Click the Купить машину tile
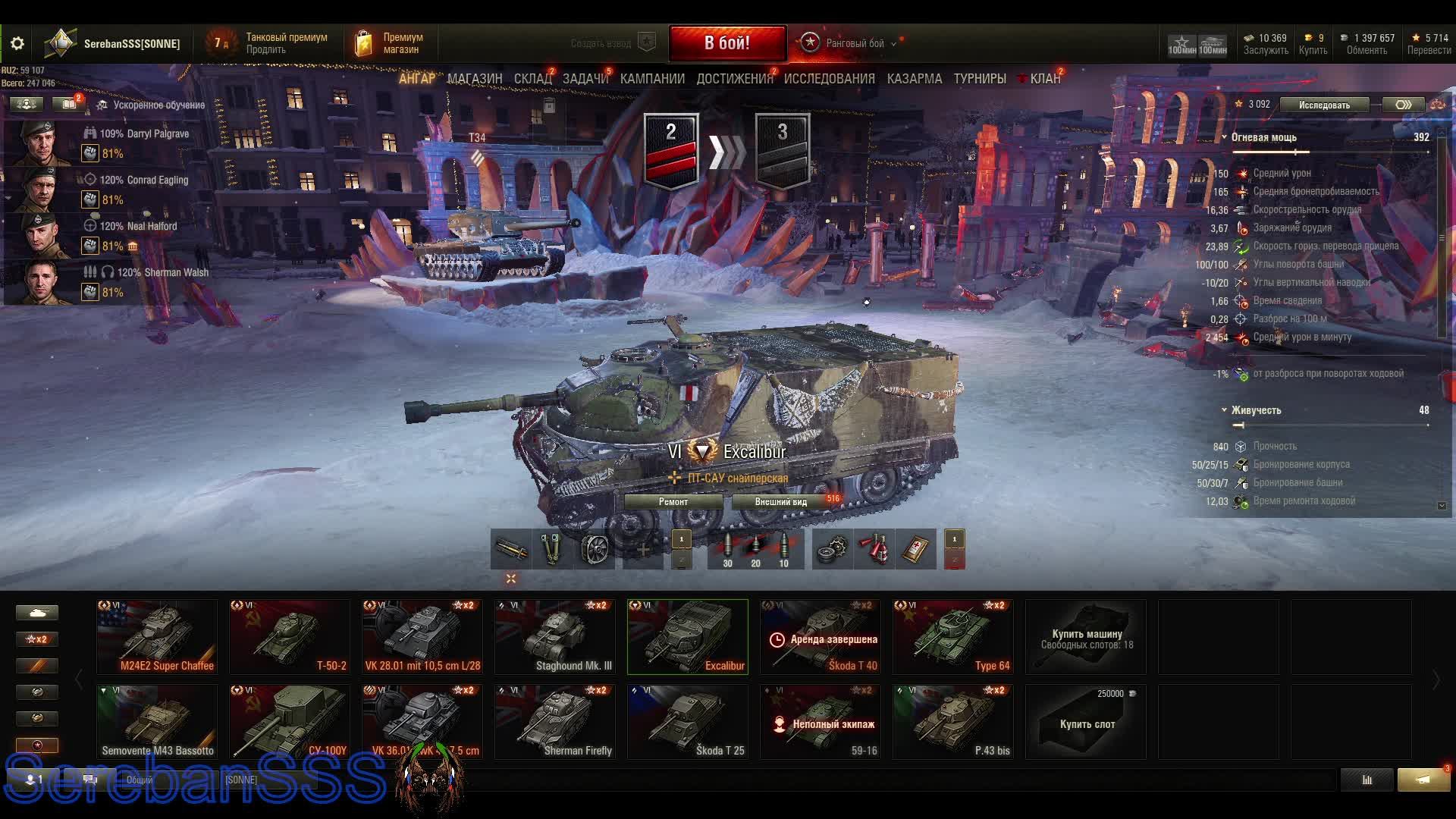Screen dimensions: 1456x819 point(1086,637)
